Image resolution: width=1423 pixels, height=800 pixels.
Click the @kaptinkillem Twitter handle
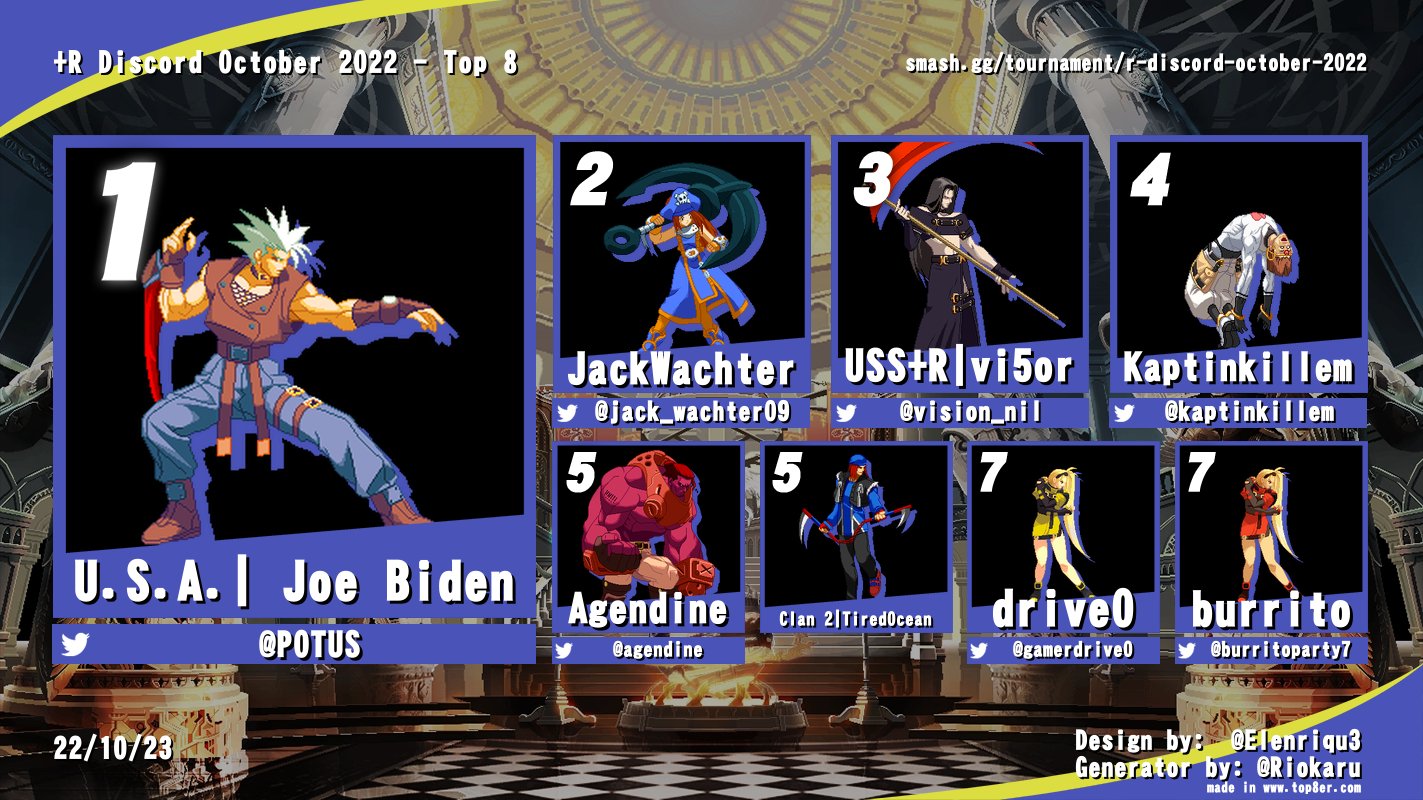[x=1249, y=412]
